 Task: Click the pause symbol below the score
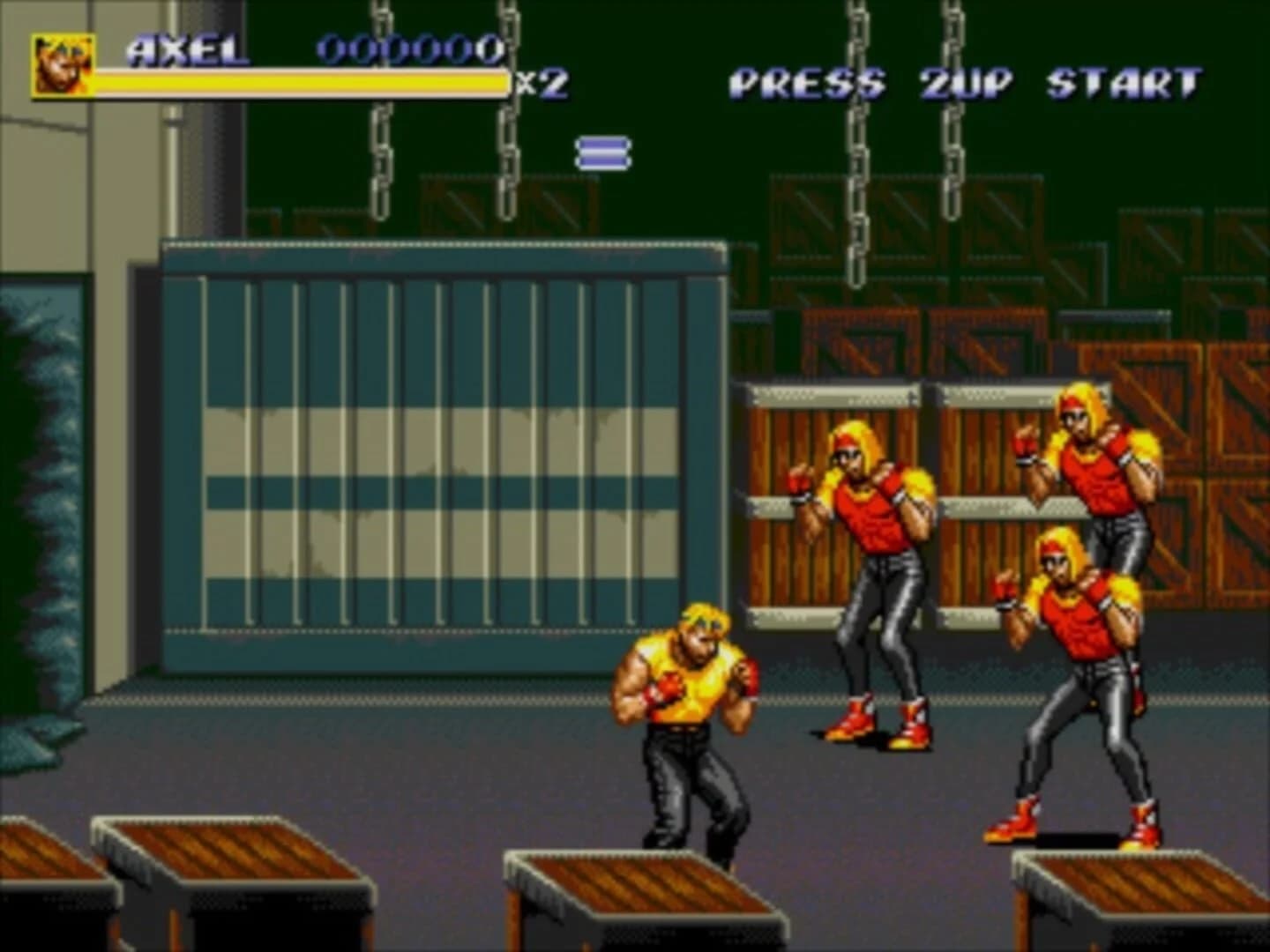[604, 152]
